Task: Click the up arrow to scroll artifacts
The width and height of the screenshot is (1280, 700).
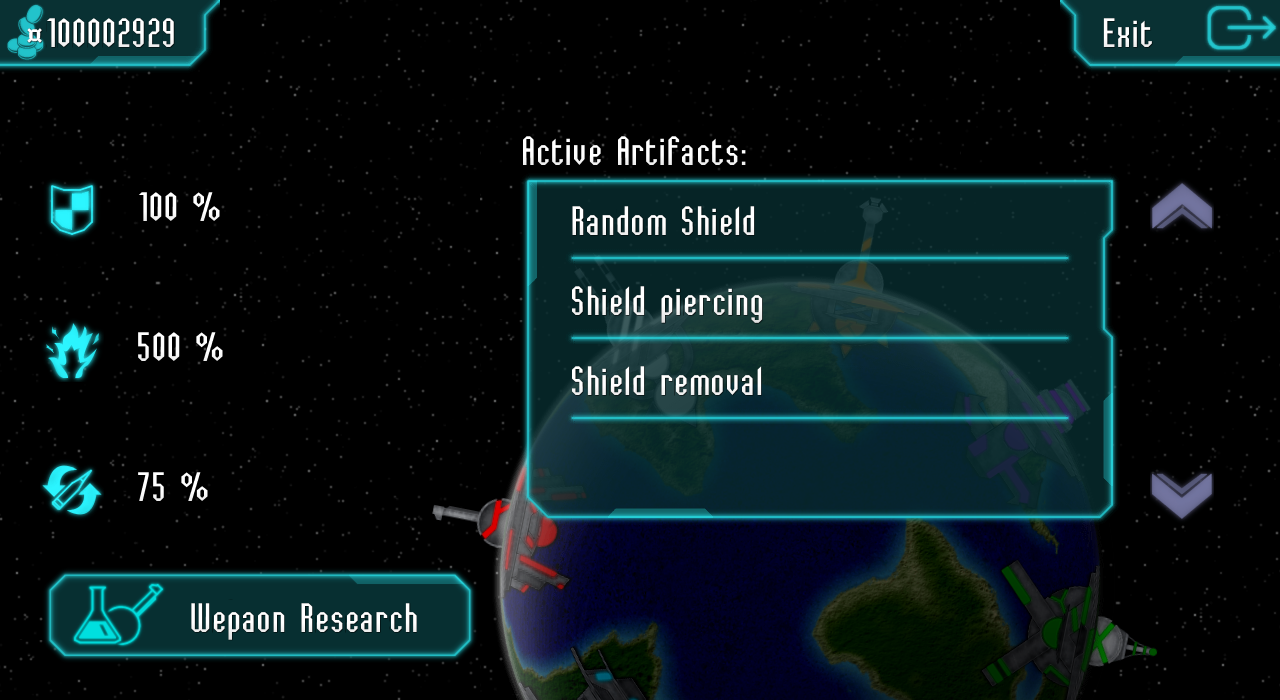Action: [1181, 207]
